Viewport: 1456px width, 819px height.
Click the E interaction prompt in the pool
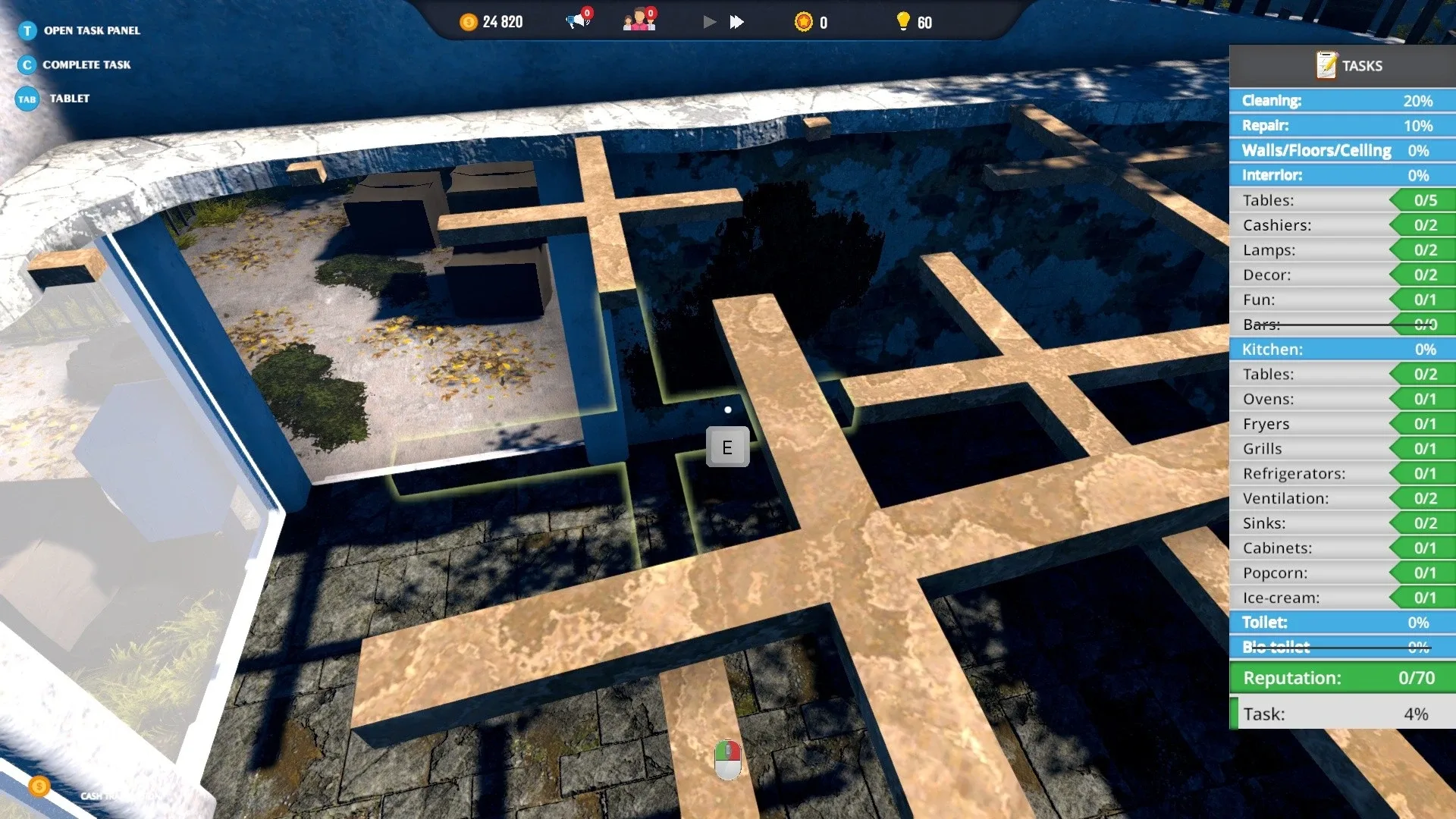[x=728, y=447]
